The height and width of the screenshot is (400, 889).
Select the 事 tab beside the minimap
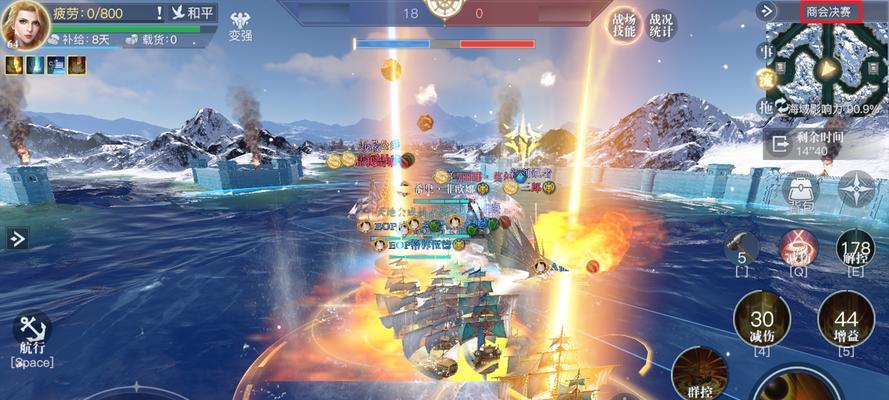pos(765,50)
